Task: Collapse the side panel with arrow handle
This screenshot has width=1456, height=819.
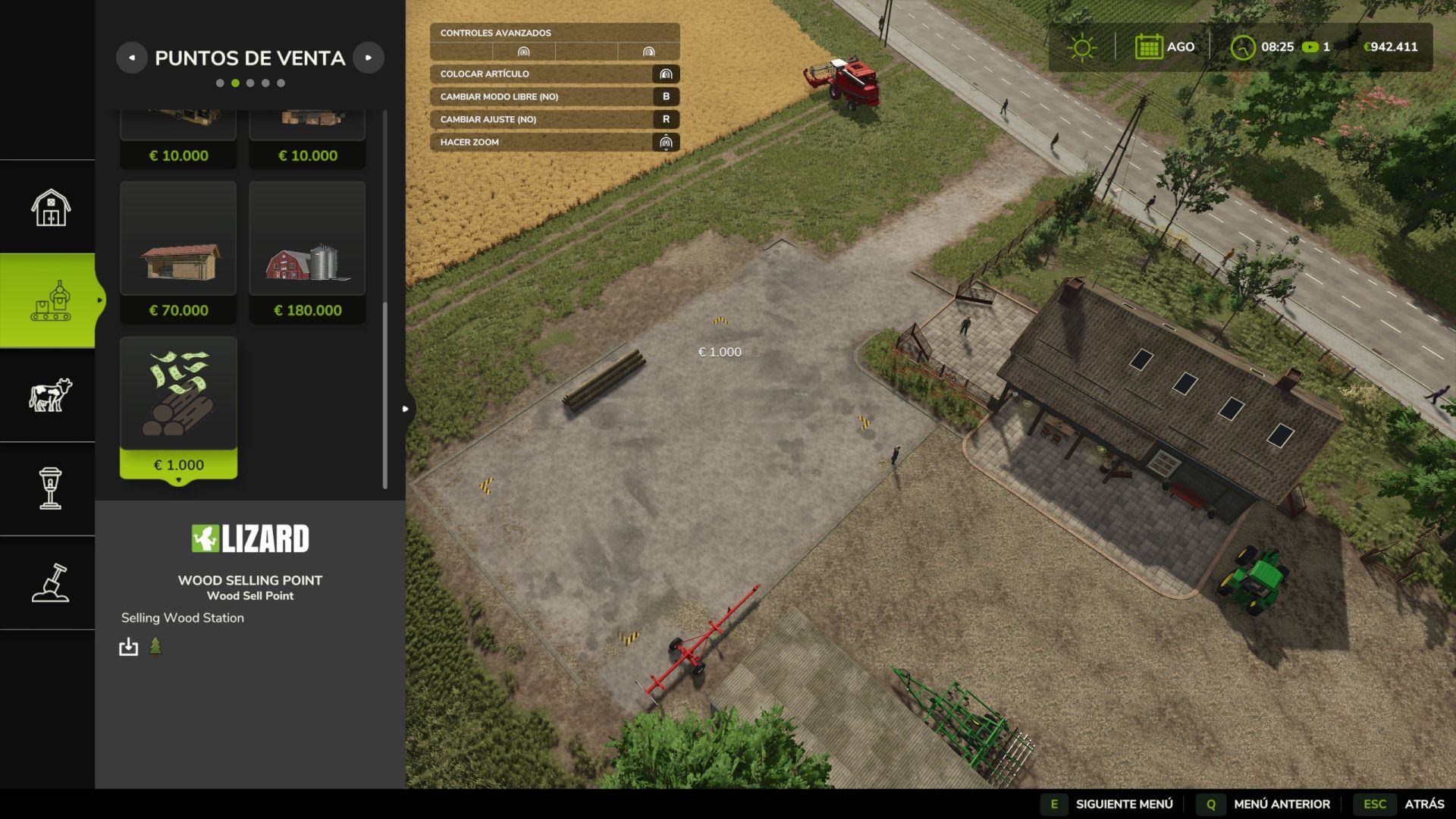Action: pos(406,409)
